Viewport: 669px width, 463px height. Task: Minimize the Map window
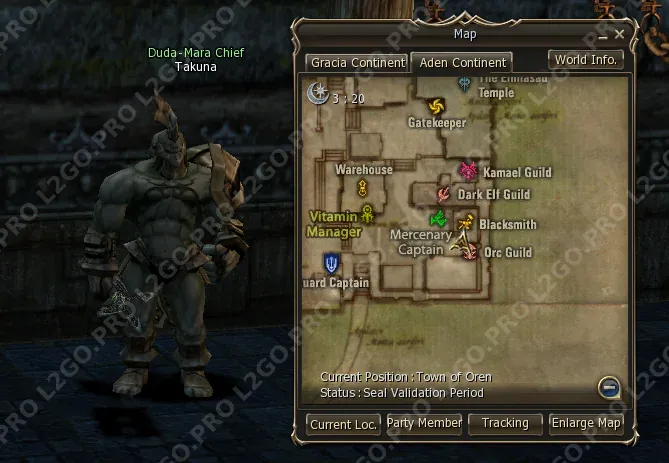[604, 35]
